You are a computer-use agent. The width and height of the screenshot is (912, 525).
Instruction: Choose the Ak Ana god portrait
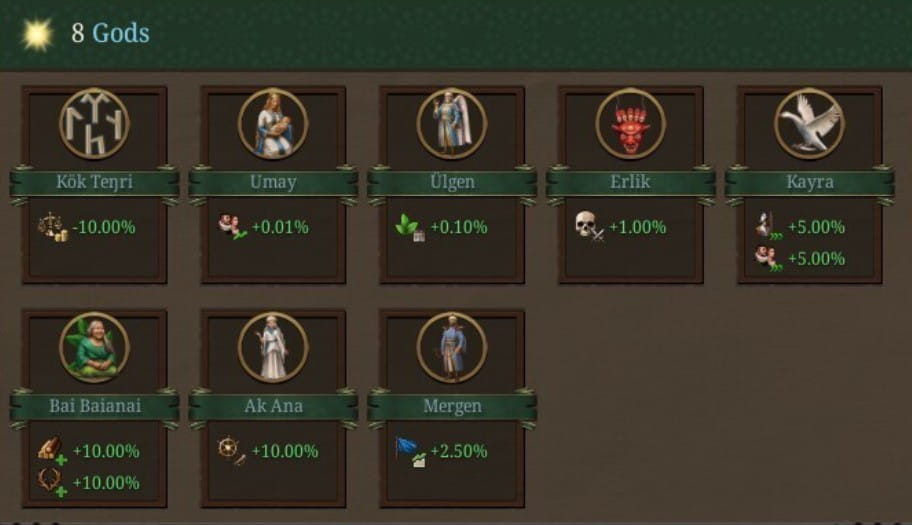click(273, 347)
